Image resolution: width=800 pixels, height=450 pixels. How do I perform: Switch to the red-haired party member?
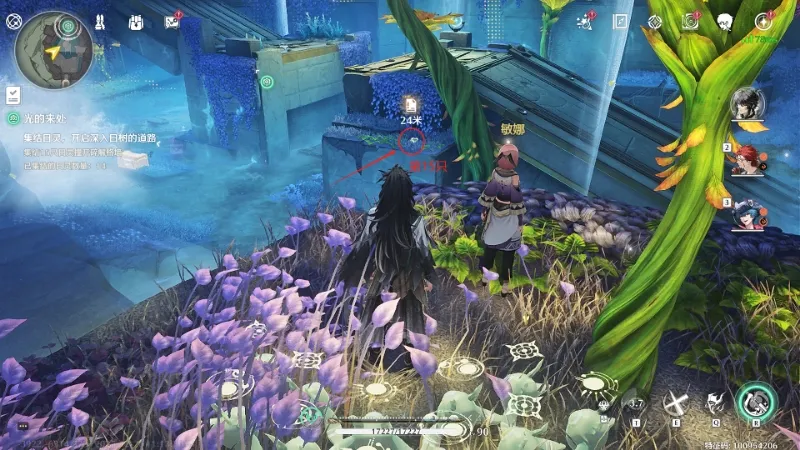[746, 159]
